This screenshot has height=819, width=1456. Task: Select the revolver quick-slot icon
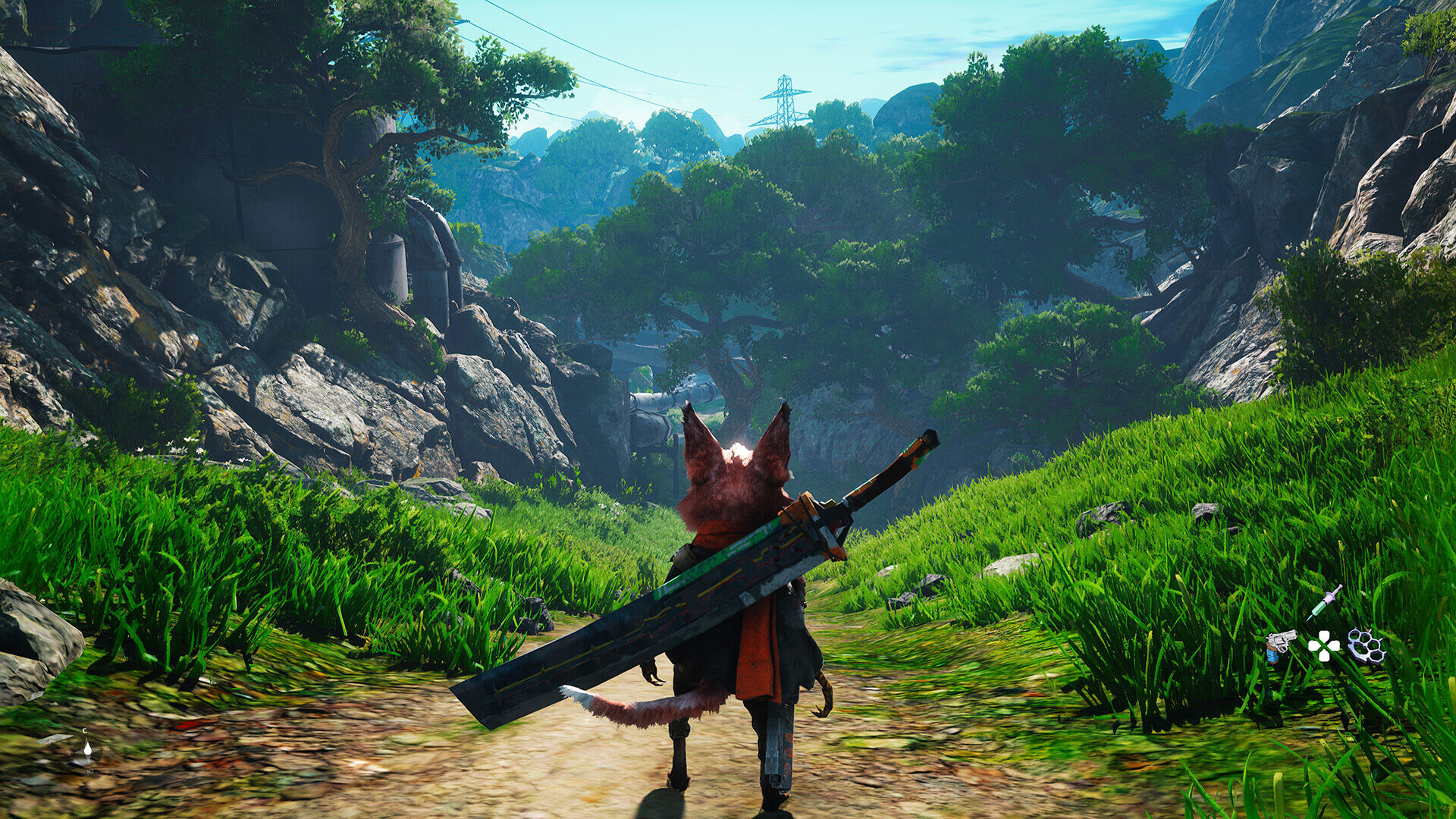click(1280, 645)
